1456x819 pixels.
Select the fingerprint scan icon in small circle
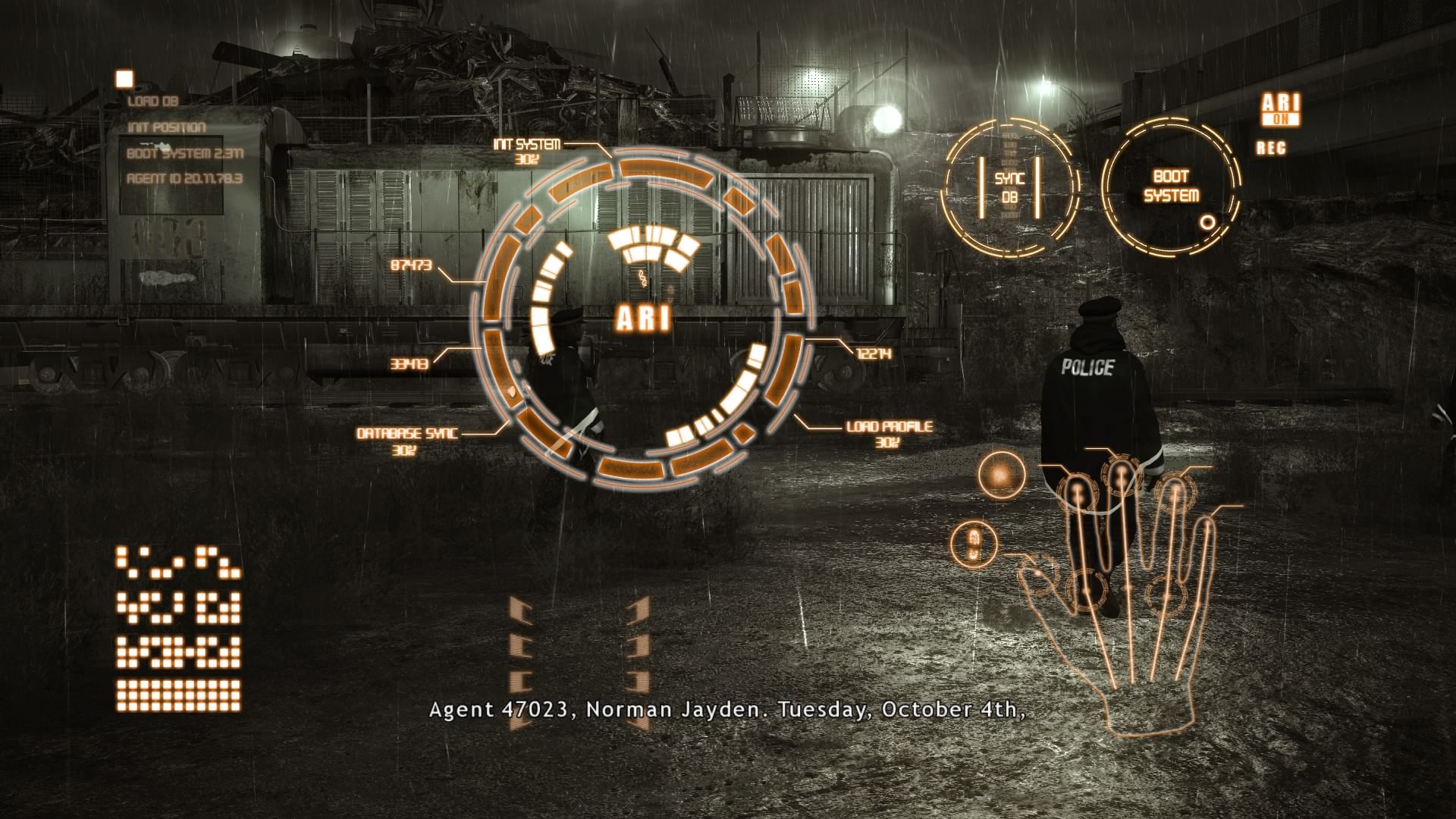pos(974,542)
